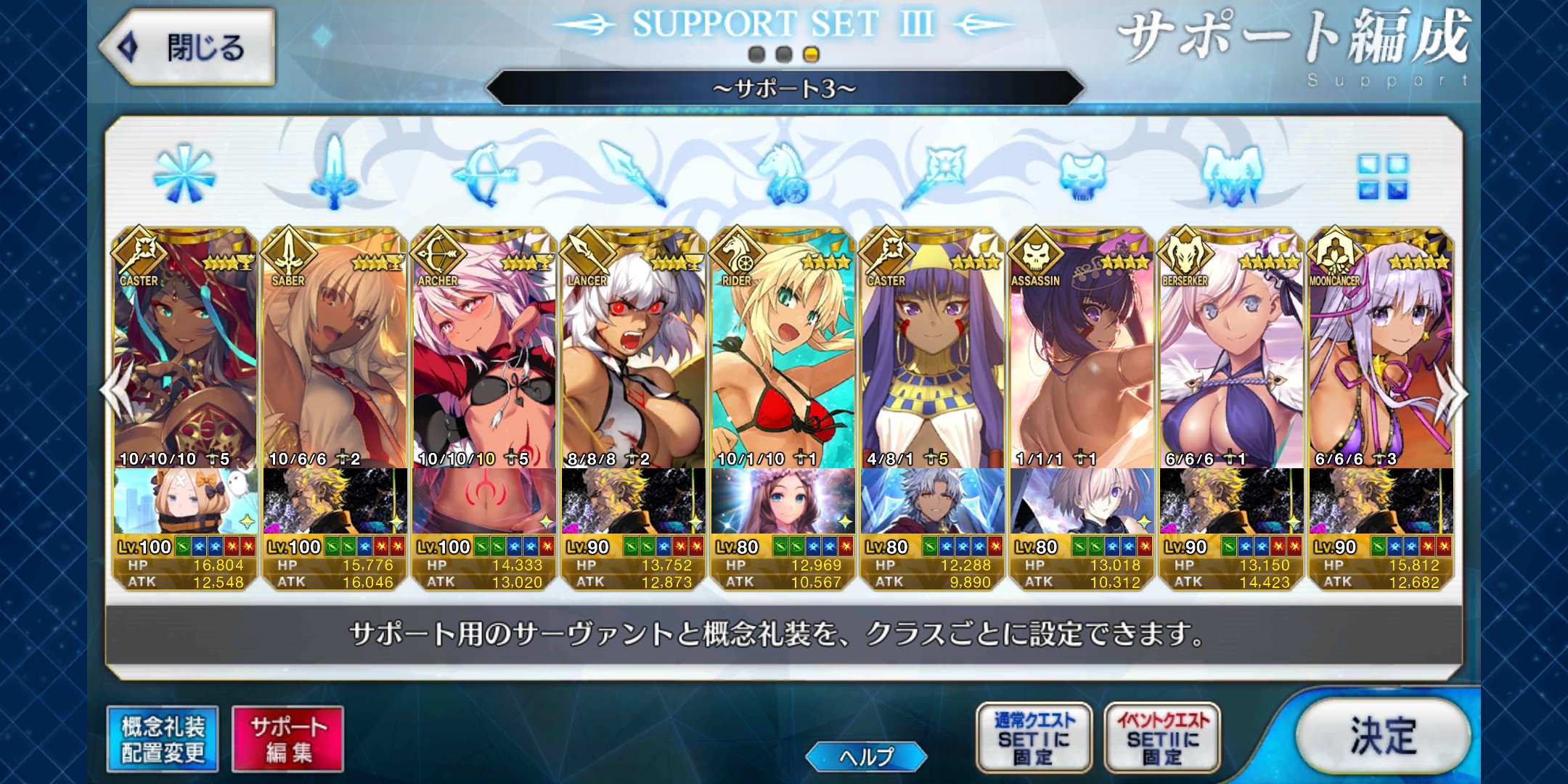Image resolution: width=1568 pixels, height=784 pixels.
Task: Lock normal quests to SET I
Action: tap(1034, 737)
